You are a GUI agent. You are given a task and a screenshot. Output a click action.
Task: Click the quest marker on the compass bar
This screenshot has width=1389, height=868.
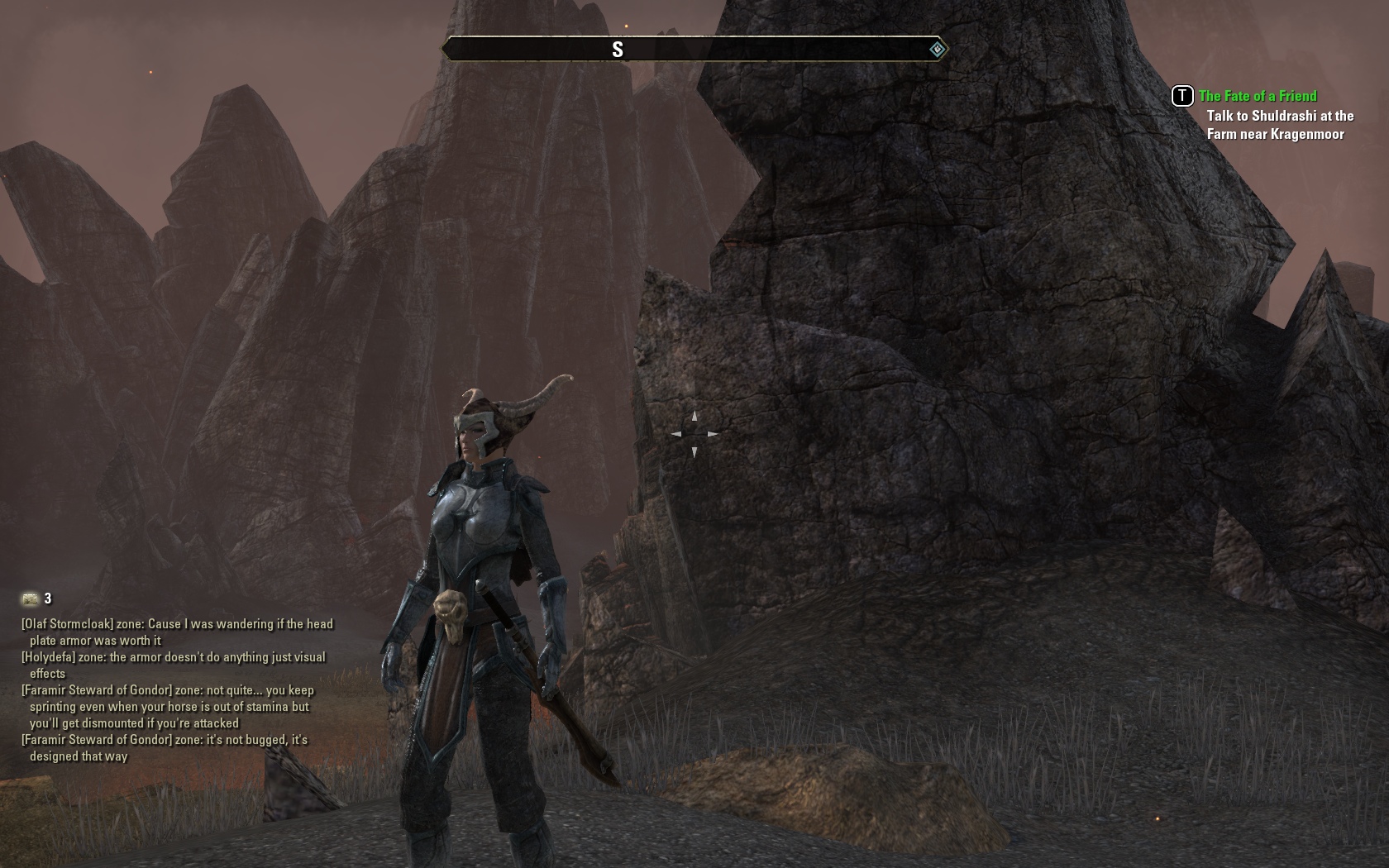pyautogui.click(x=937, y=50)
